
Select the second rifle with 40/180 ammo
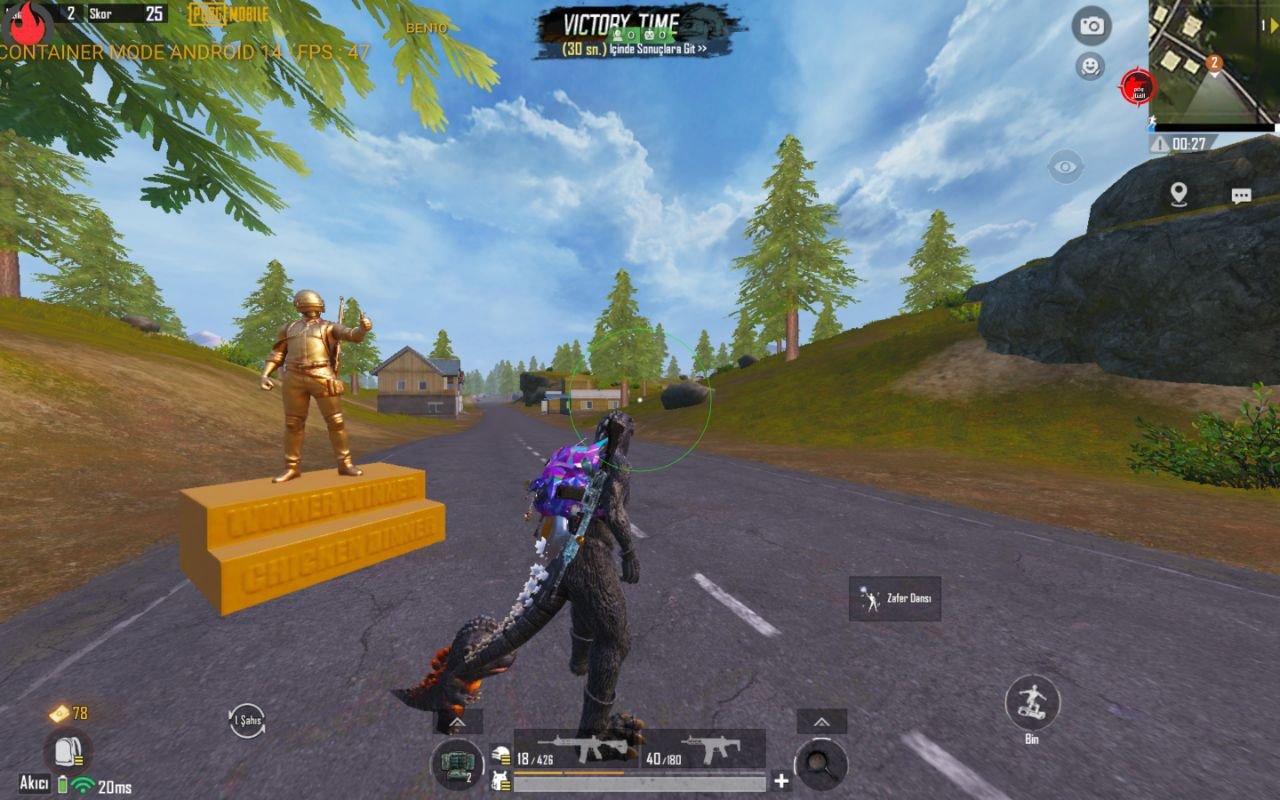(701, 750)
